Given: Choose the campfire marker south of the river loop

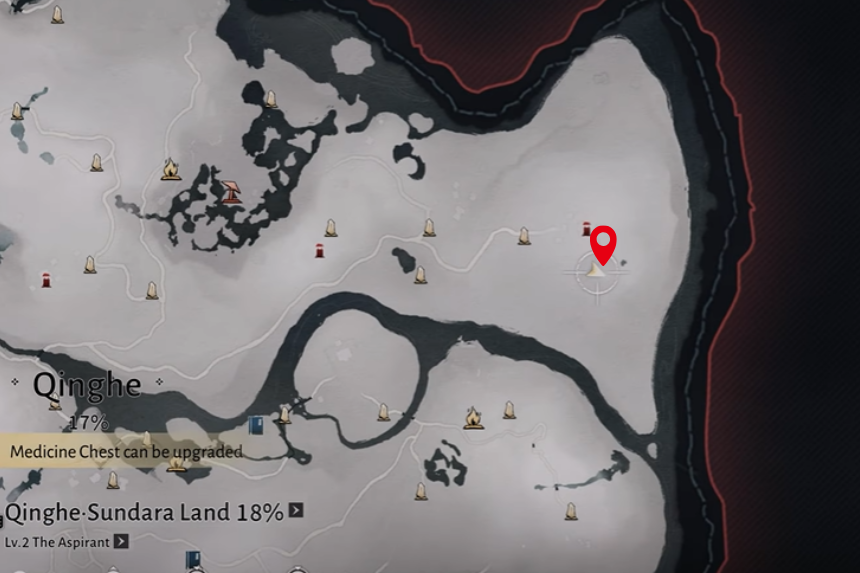Looking at the screenshot, I should pos(473,417).
